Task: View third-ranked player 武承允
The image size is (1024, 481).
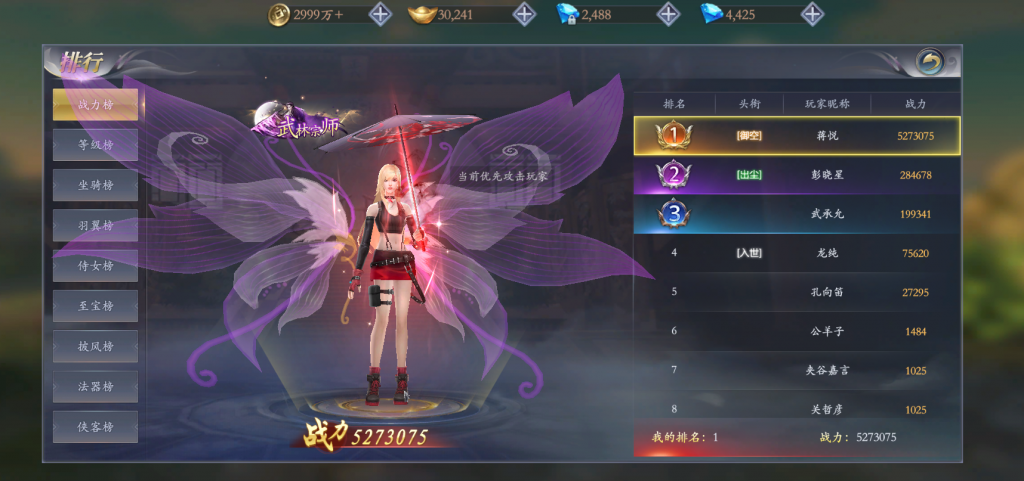Action: click(797, 214)
